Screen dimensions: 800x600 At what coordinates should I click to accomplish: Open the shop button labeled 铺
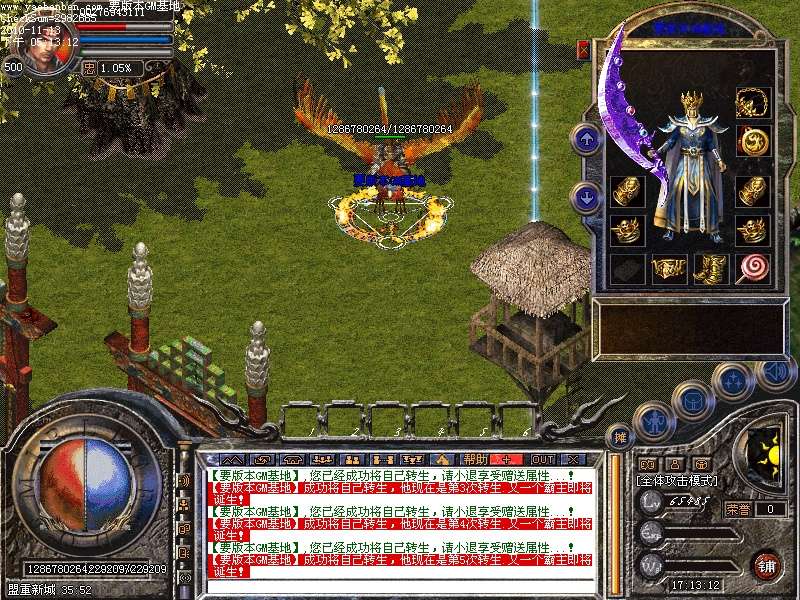(x=768, y=565)
